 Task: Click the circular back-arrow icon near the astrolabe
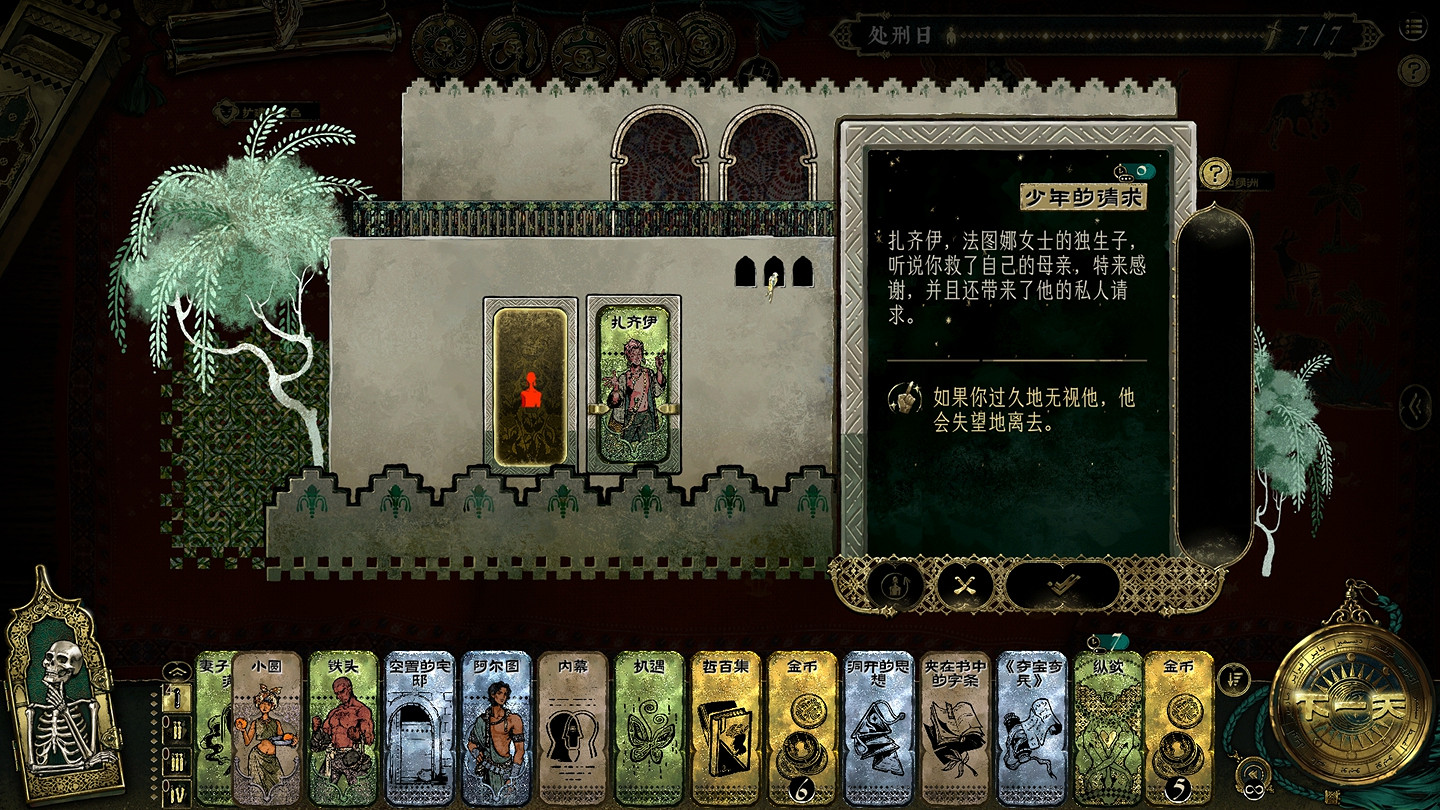click(1252, 772)
